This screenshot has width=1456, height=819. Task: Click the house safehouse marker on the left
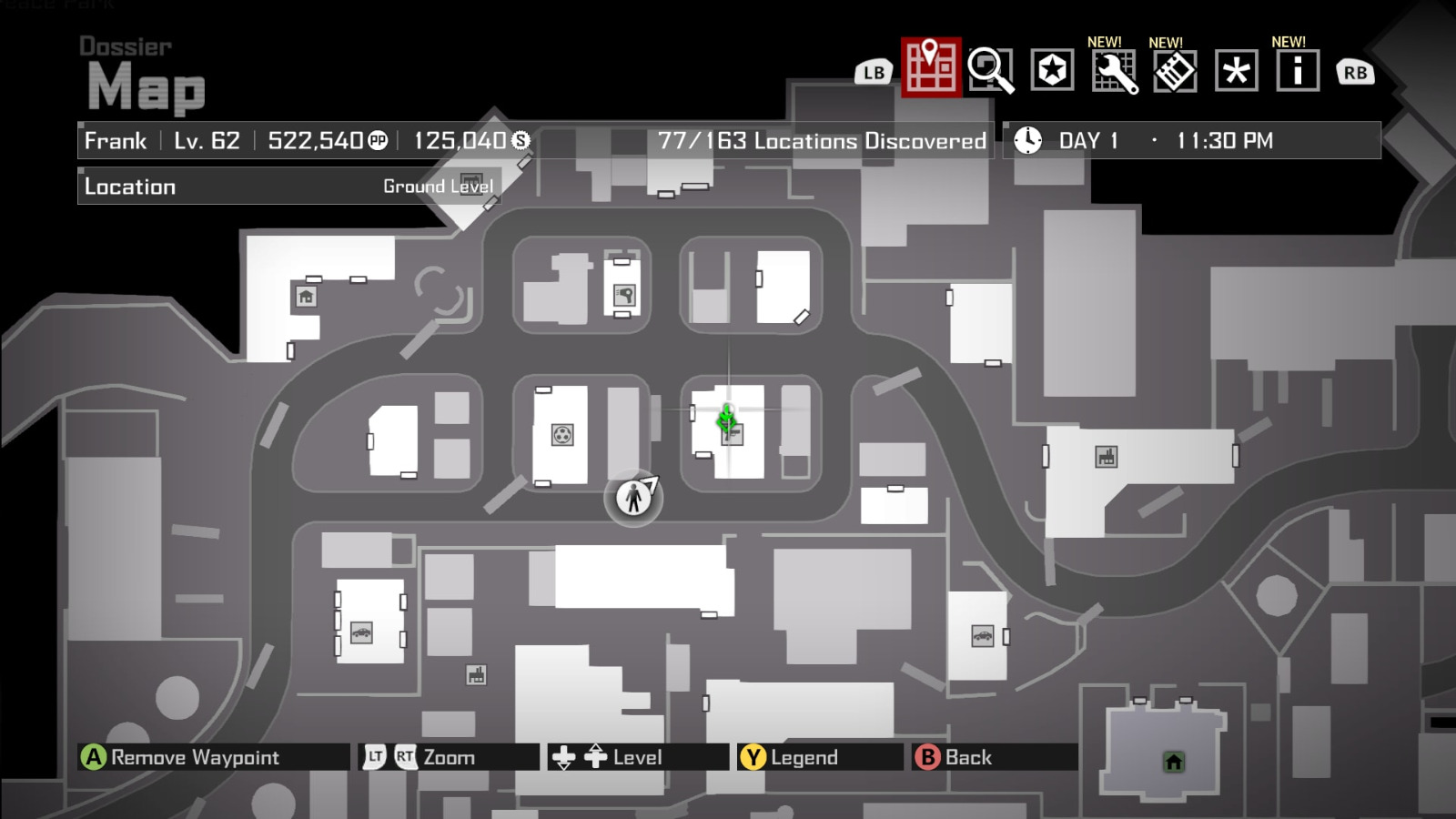[x=307, y=298]
